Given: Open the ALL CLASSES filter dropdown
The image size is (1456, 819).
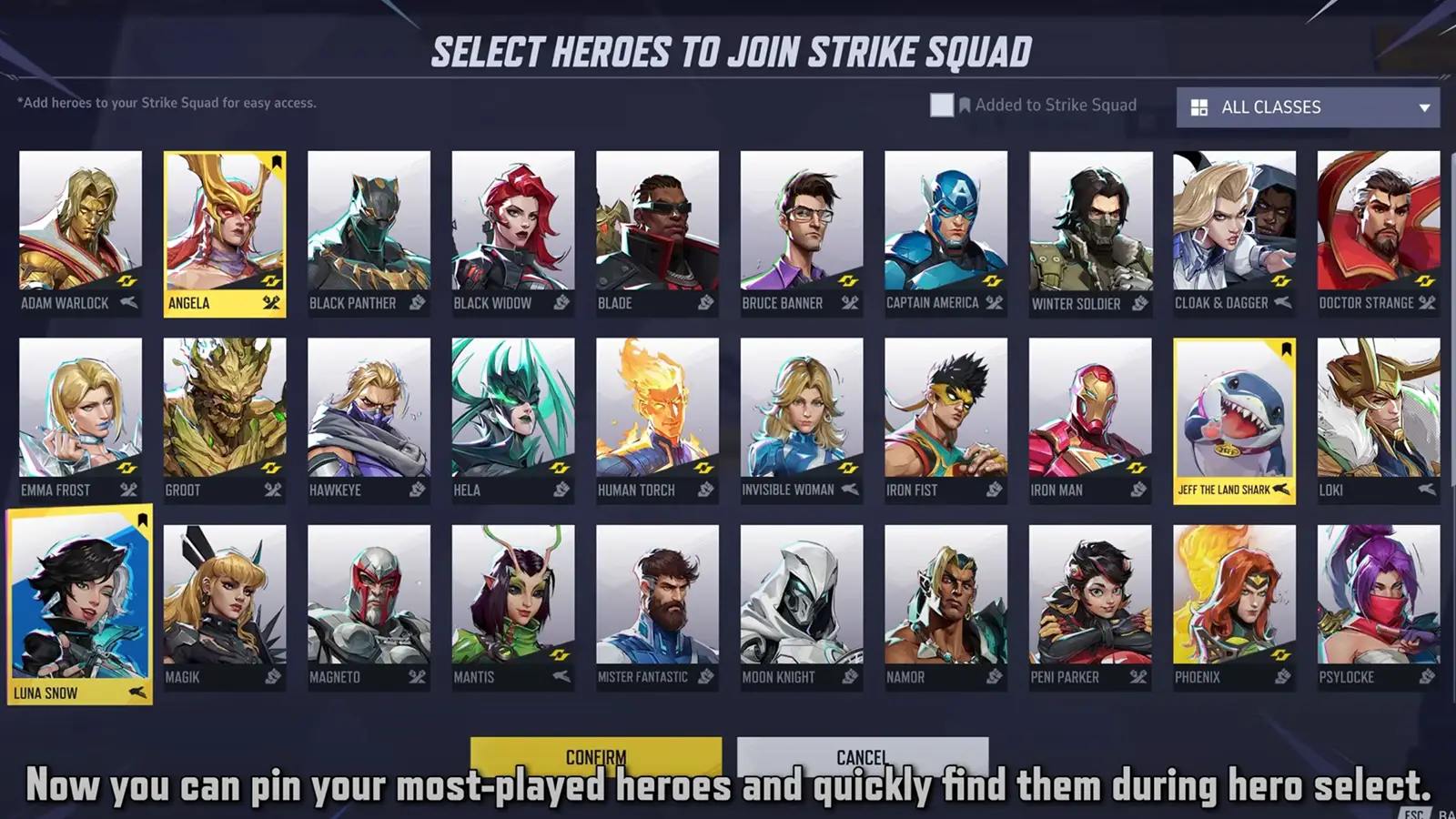Looking at the screenshot, I should click(1308, 107).
